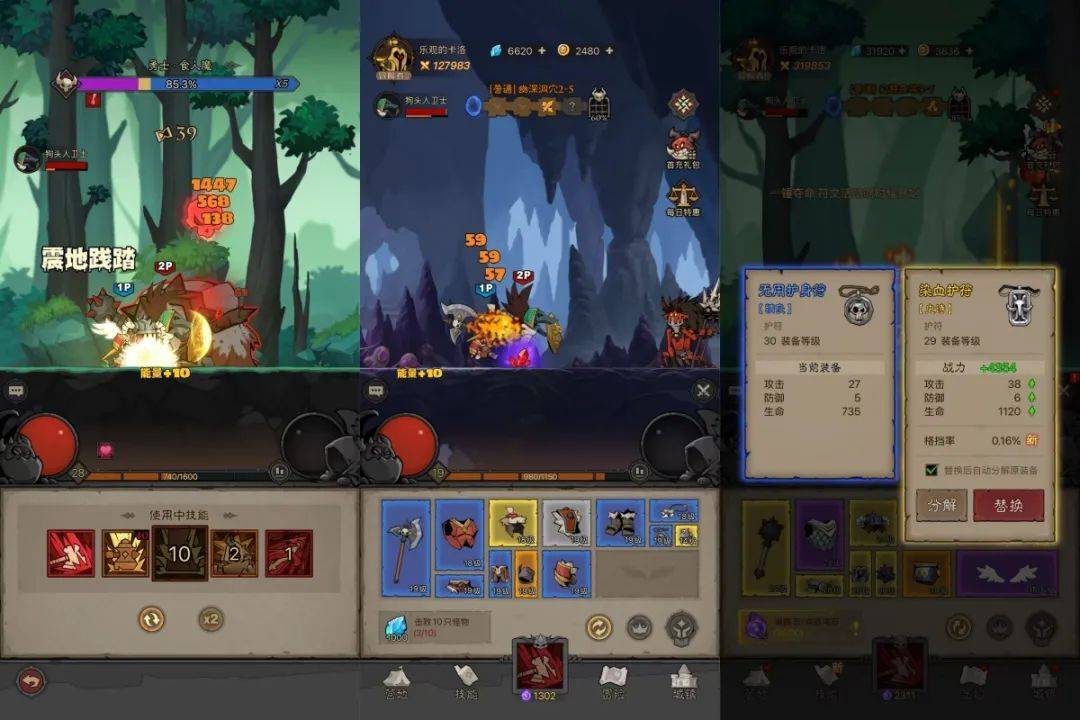This screenshot has height=720, width=1080.
Task: Click the red back arrow button
Action: coord(31,680)
